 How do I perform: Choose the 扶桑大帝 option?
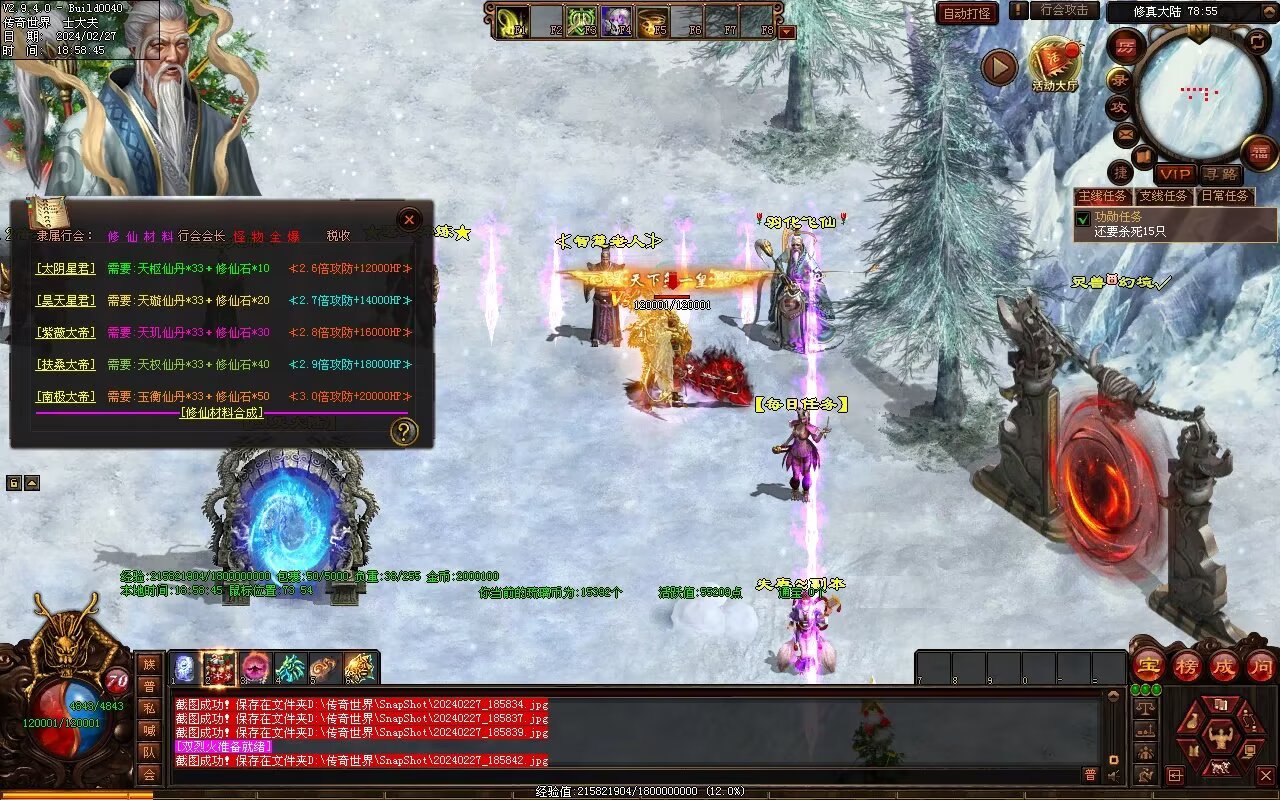click(x=66, y=365)
